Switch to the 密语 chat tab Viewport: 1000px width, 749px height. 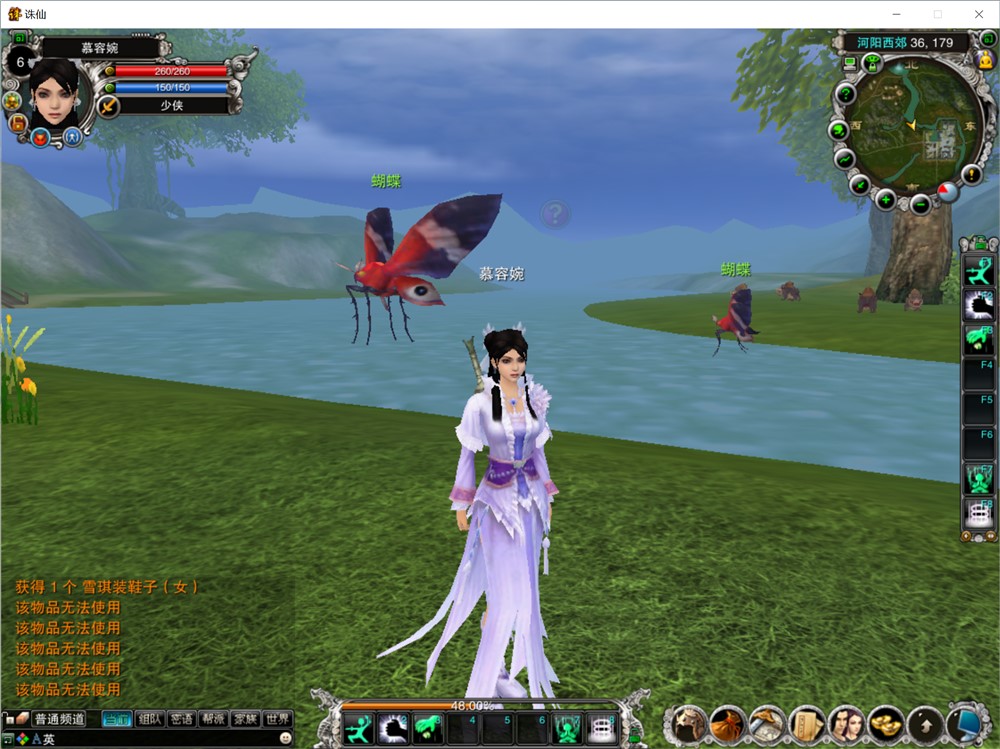181,719
